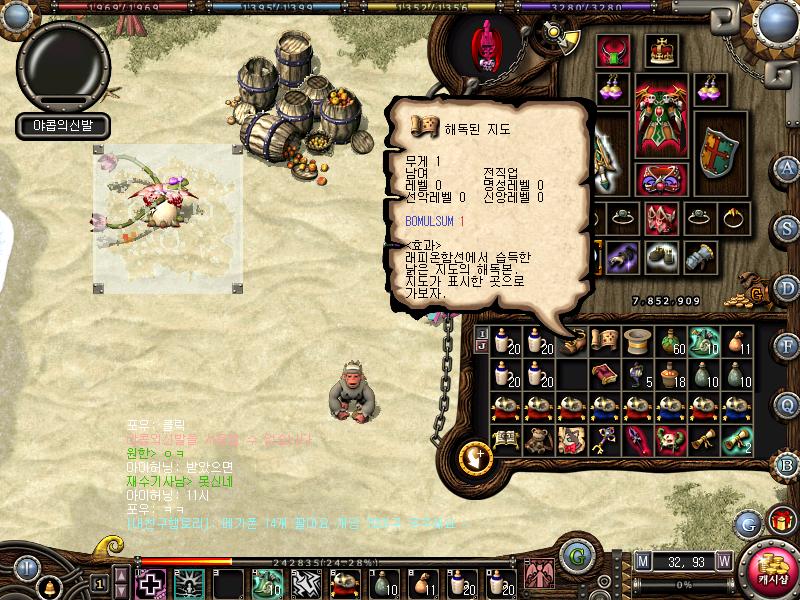Click the round B side button

787,463
